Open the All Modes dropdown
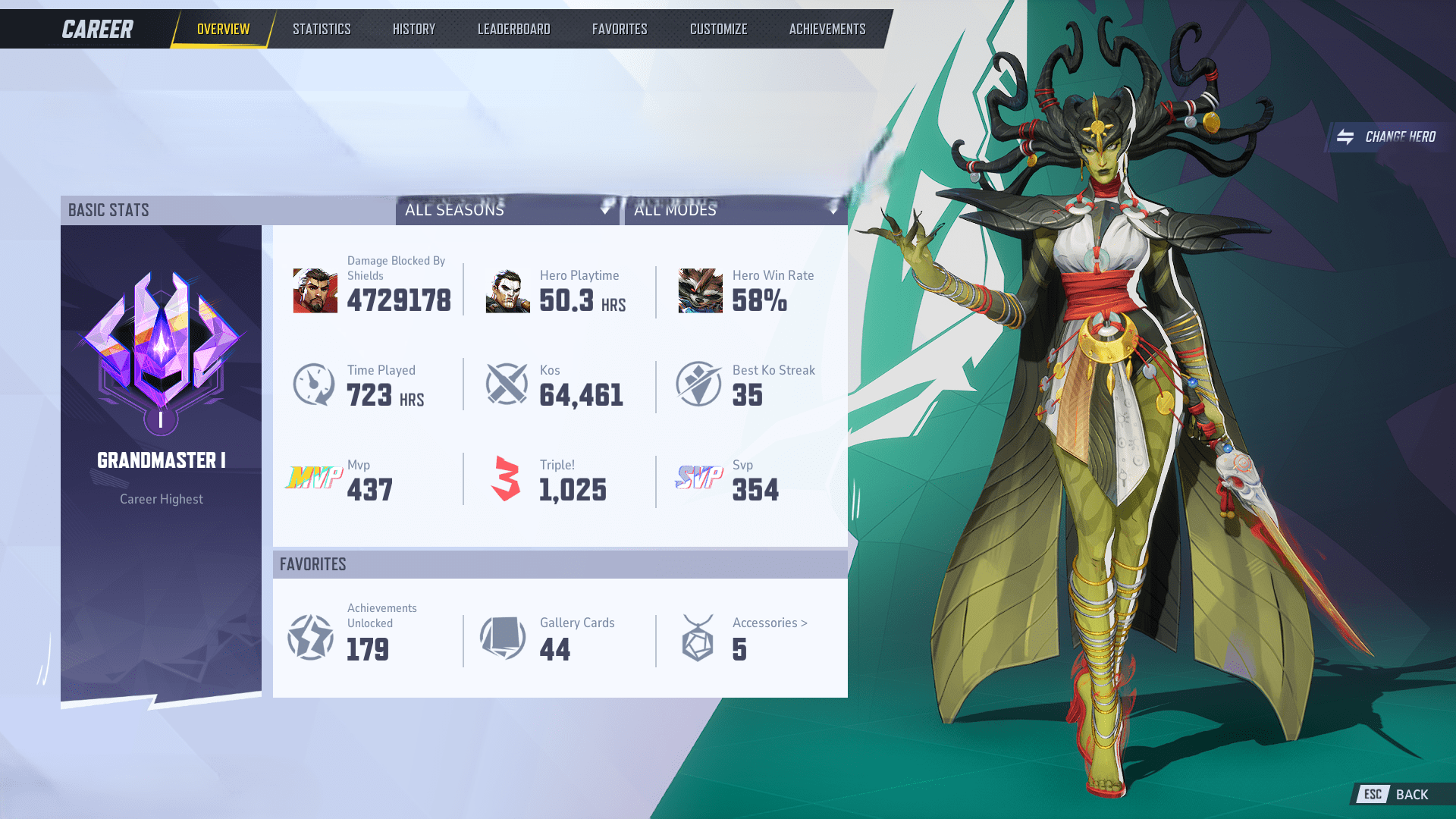1456x819 pixels. click(x=736, y=211)
